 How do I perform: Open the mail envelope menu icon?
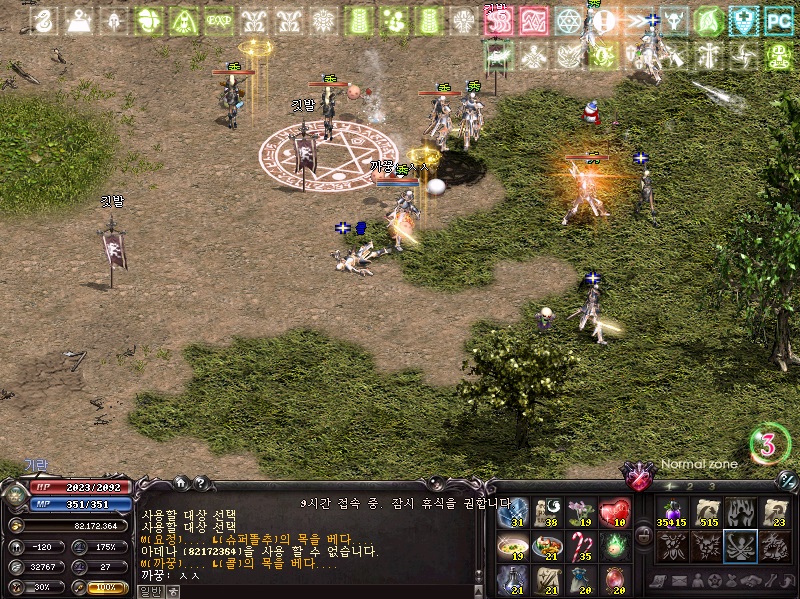678,581
